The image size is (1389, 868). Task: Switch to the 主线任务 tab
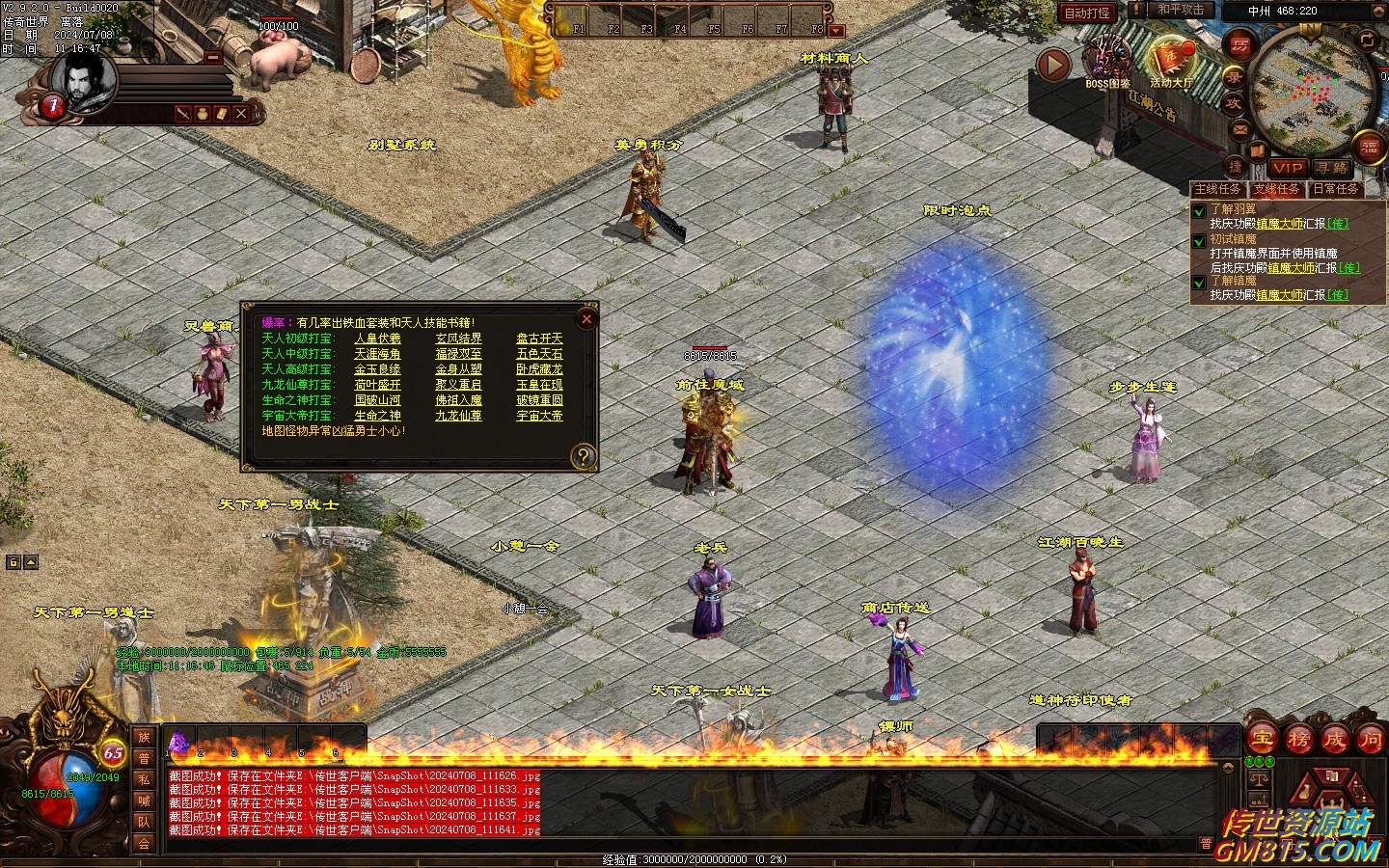point(1218,189)
